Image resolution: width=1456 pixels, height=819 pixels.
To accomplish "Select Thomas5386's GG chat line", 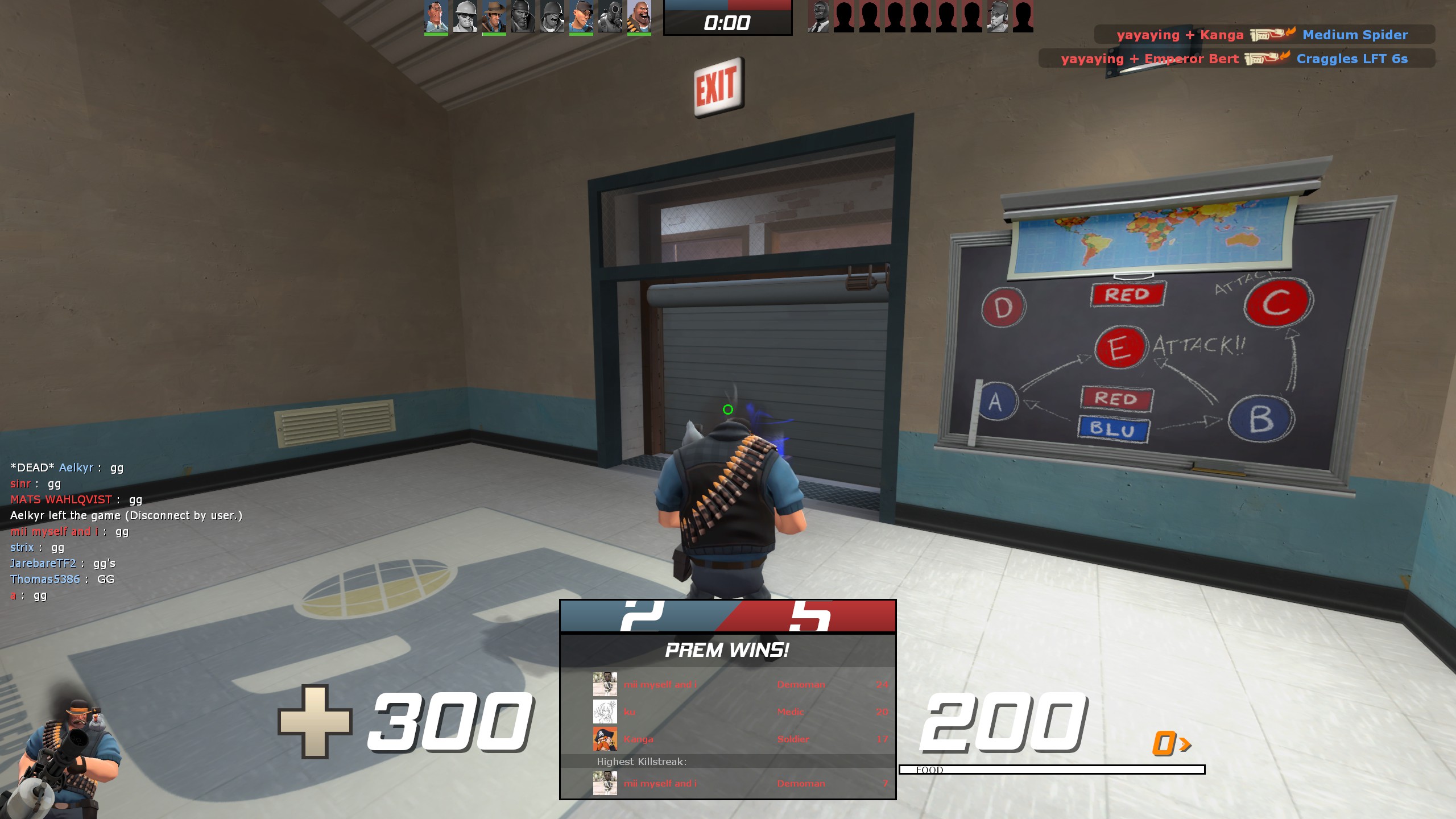I will coord(63,580).
